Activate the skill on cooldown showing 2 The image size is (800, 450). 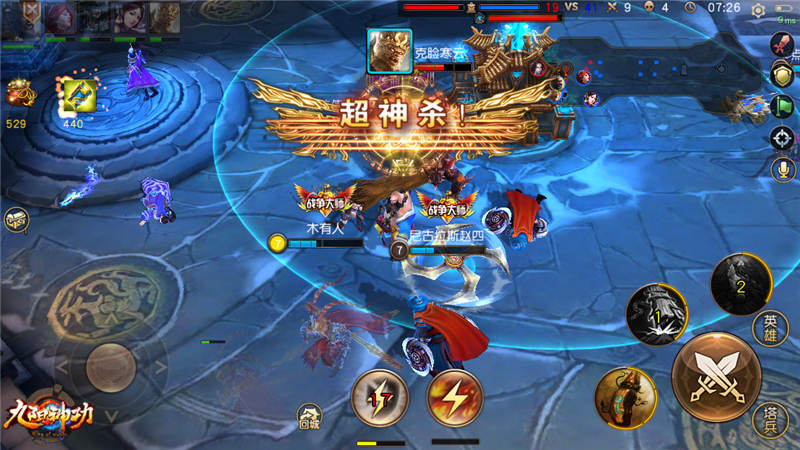740,283
